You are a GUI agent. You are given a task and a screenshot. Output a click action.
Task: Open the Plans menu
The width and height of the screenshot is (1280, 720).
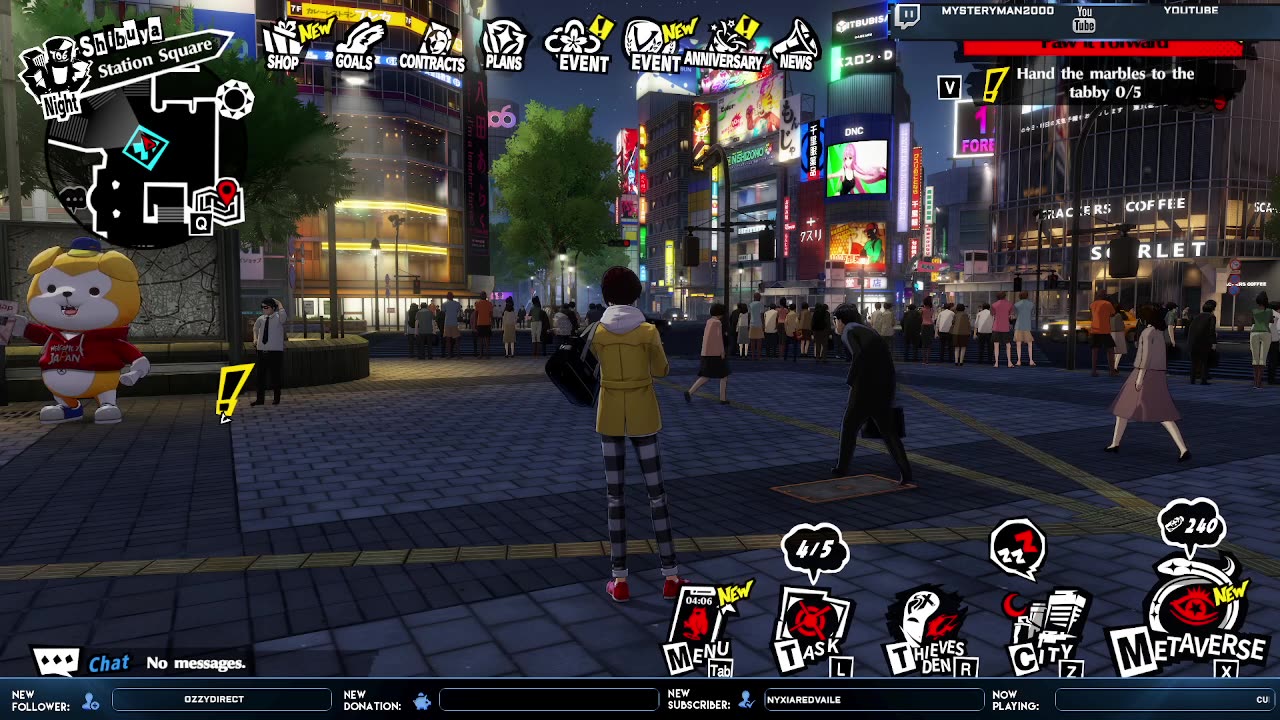click(504, 46)
